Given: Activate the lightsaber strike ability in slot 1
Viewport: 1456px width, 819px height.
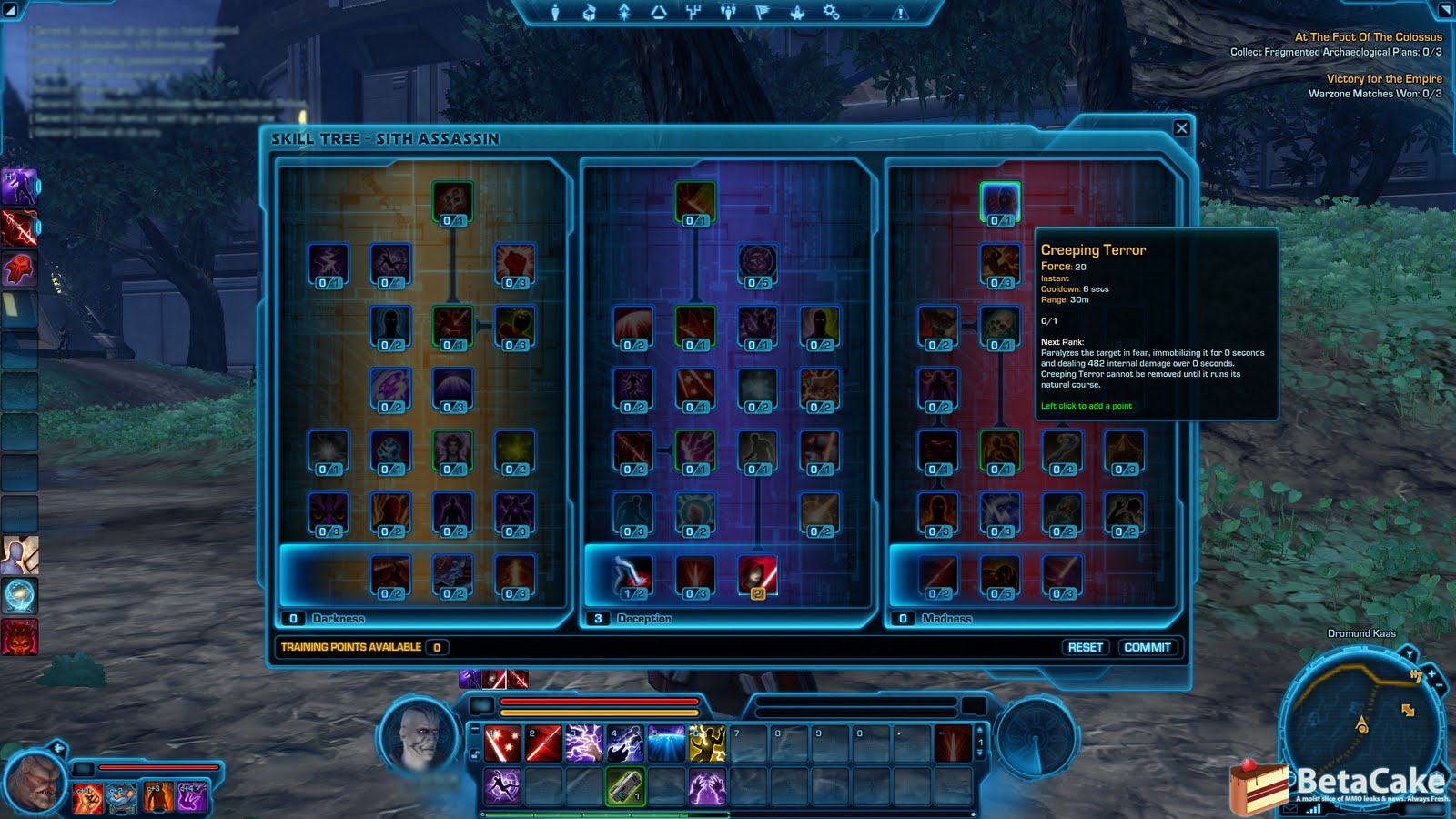Looking at the screenshot, I should coord(502,743).
